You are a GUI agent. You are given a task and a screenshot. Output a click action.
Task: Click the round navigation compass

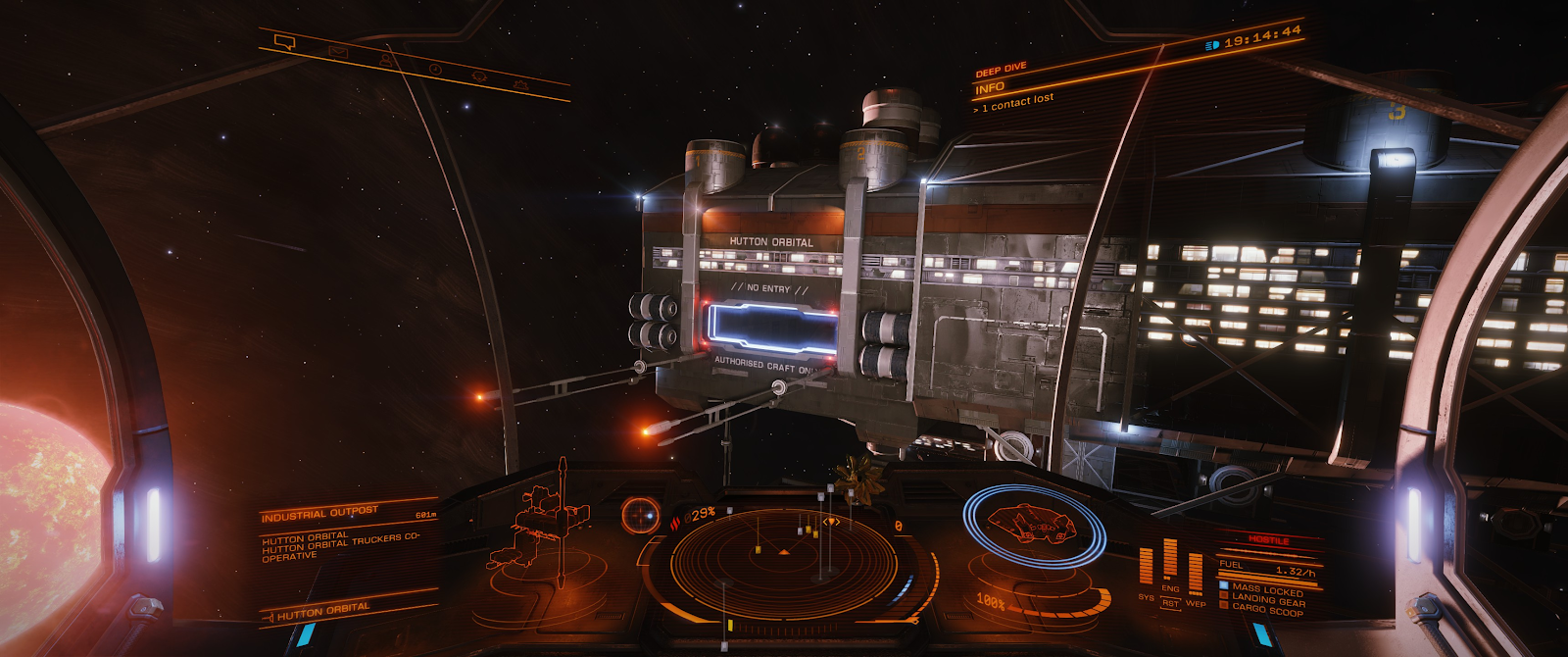coord(640,515)
